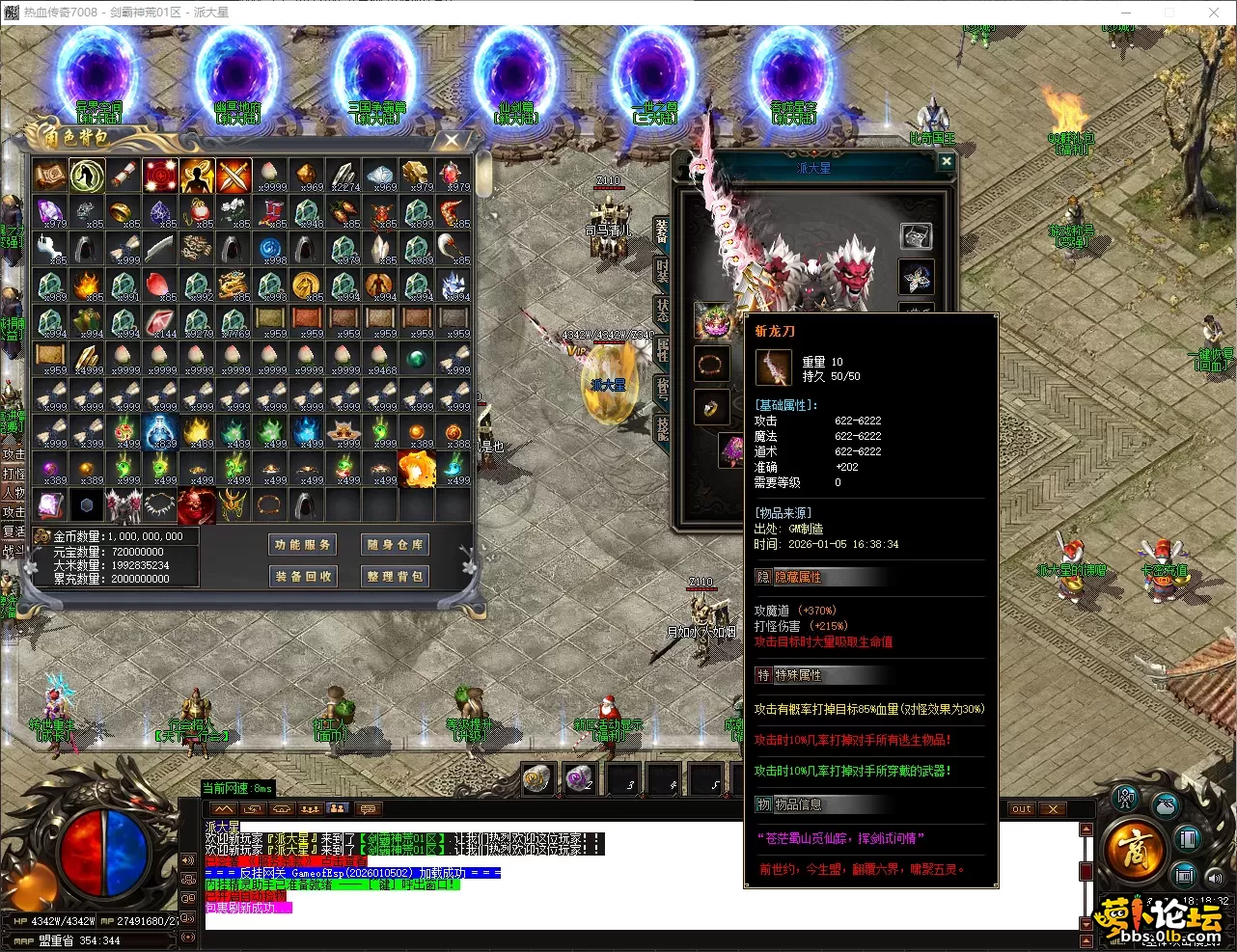Close the 派大星 character equipment window
Image resolution: width=1237 pixels, height=952 pixels.
[947, 162]
